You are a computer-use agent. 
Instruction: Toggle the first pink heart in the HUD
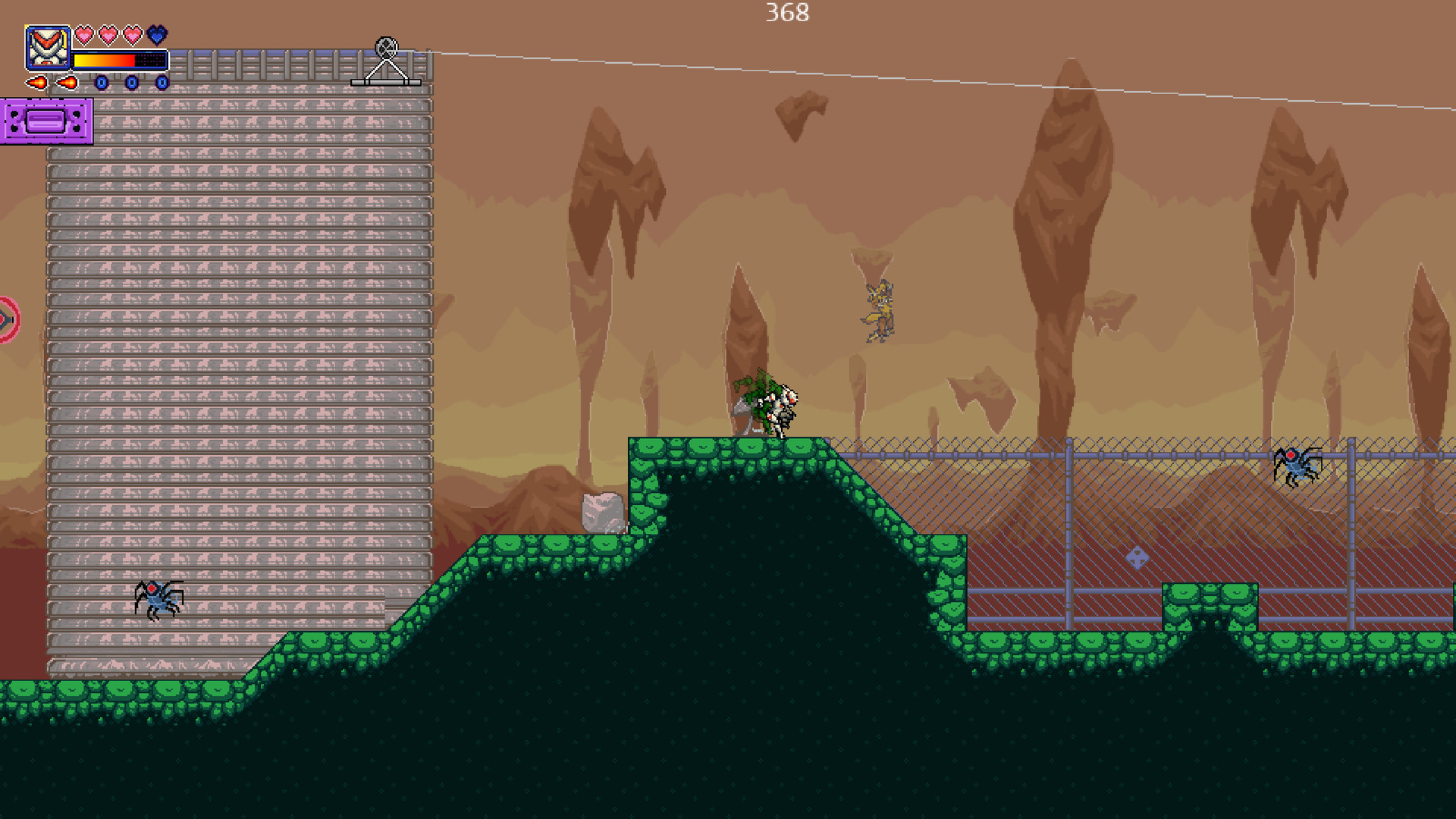83,35
